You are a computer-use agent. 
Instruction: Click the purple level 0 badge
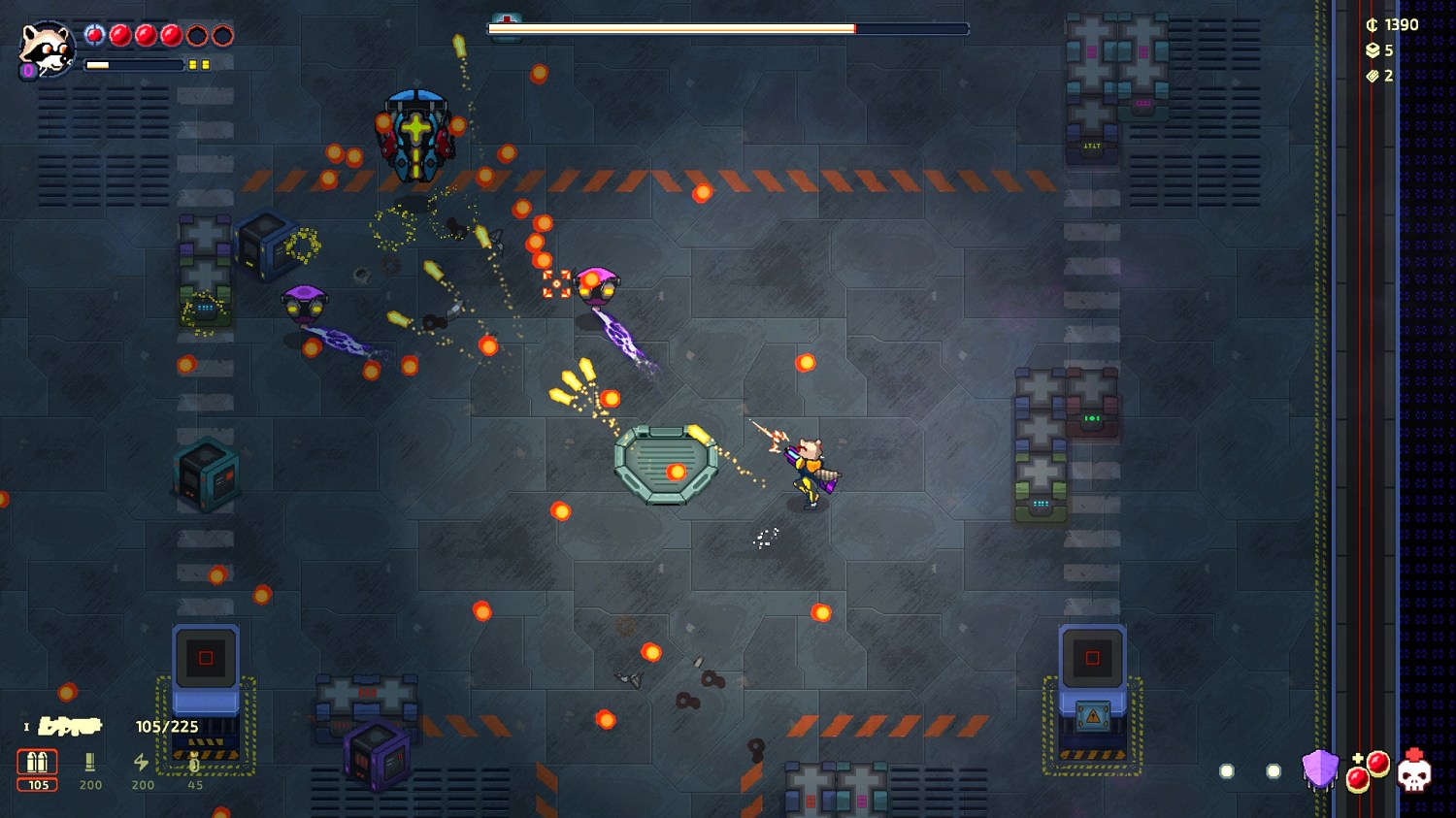click(x=28, y=70)
